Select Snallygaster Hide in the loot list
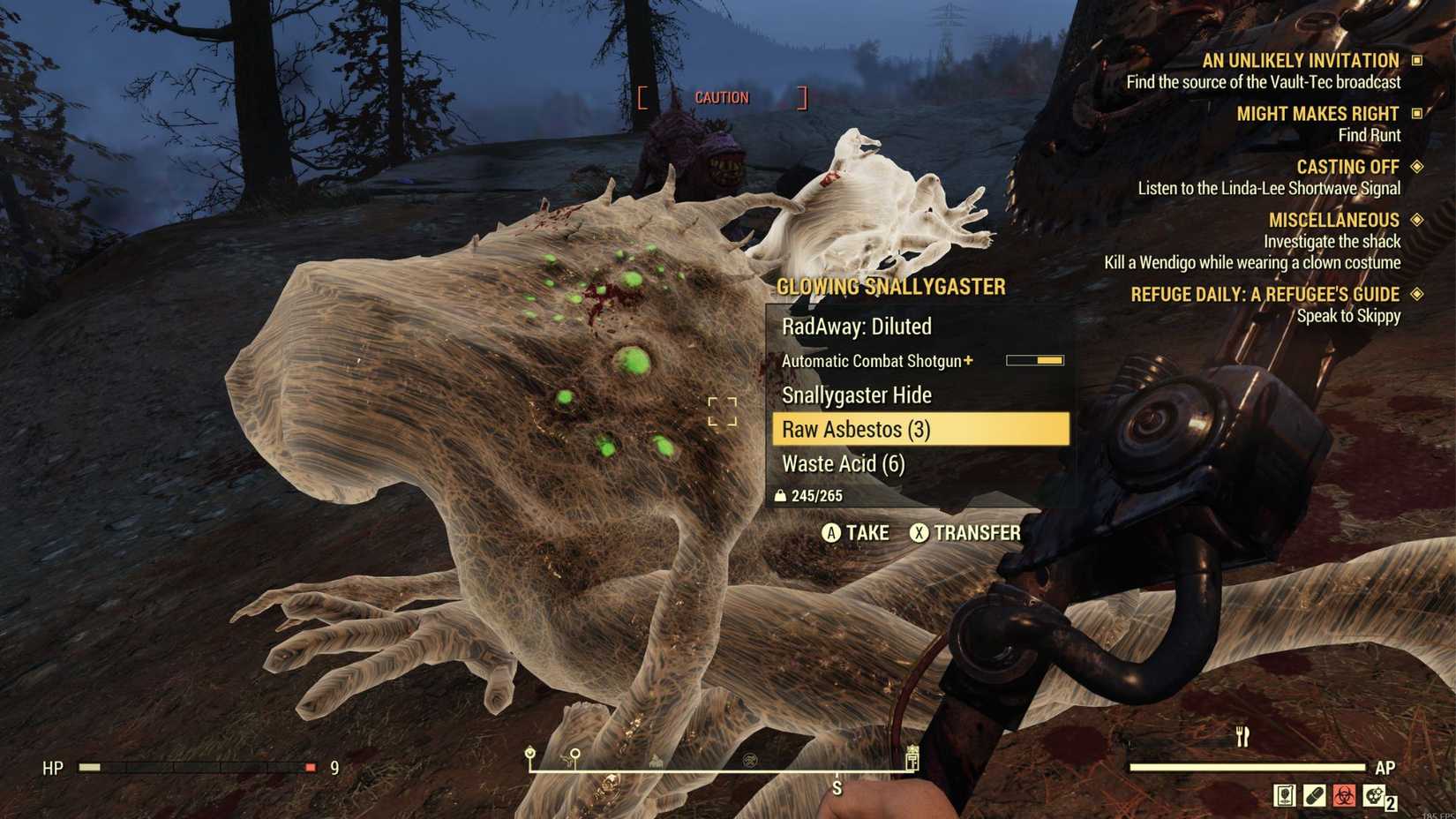 (x=856, y=395)
